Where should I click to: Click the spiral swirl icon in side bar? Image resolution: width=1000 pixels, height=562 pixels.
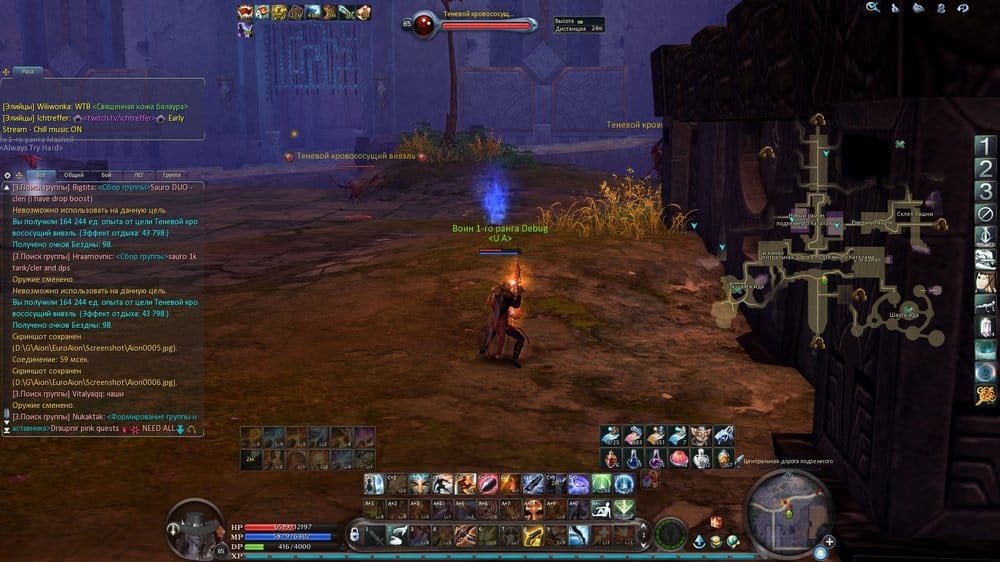[986, 371]
